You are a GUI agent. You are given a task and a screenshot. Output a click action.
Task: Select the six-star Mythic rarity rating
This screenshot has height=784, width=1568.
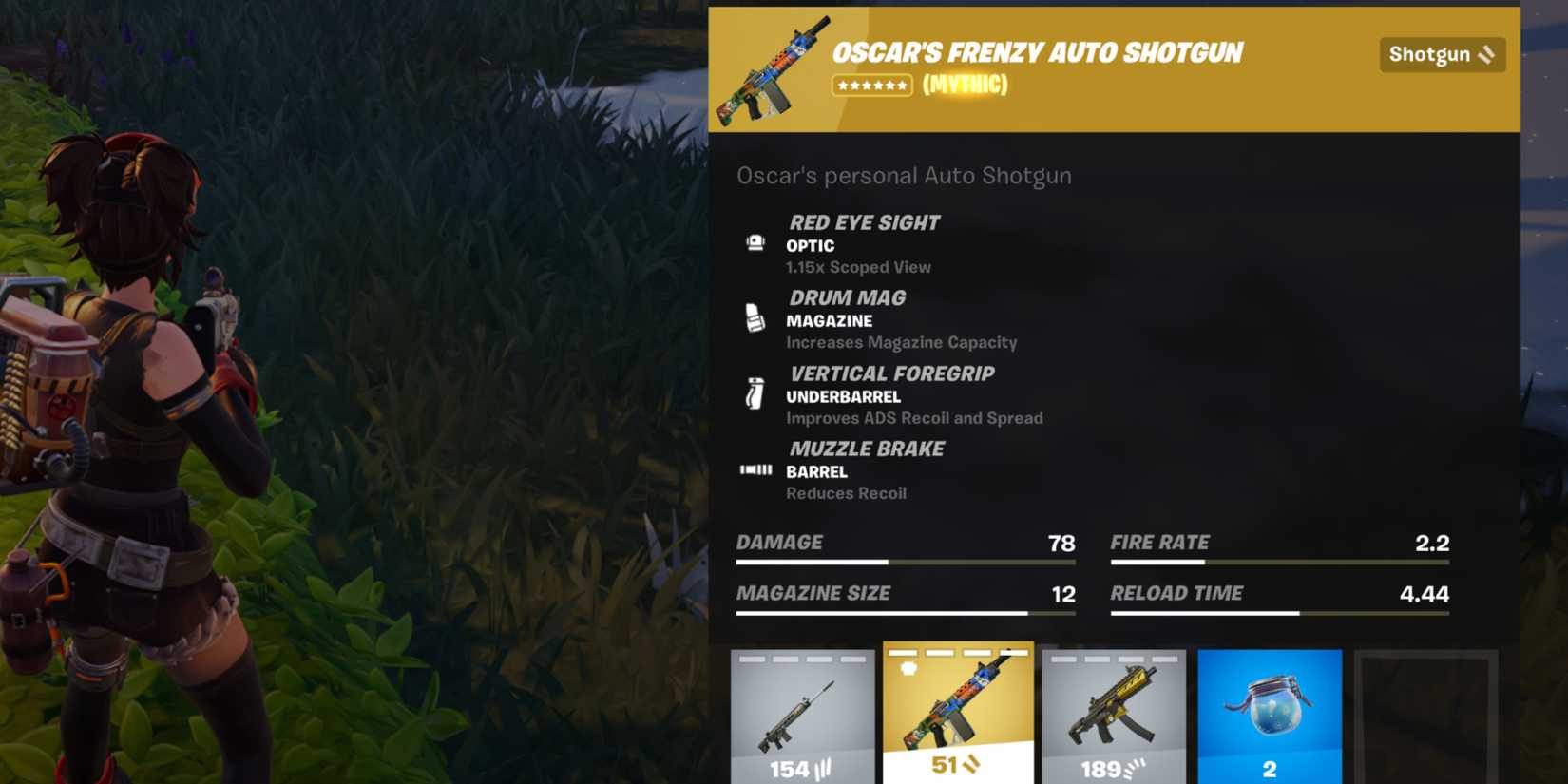tap(871, 86)
